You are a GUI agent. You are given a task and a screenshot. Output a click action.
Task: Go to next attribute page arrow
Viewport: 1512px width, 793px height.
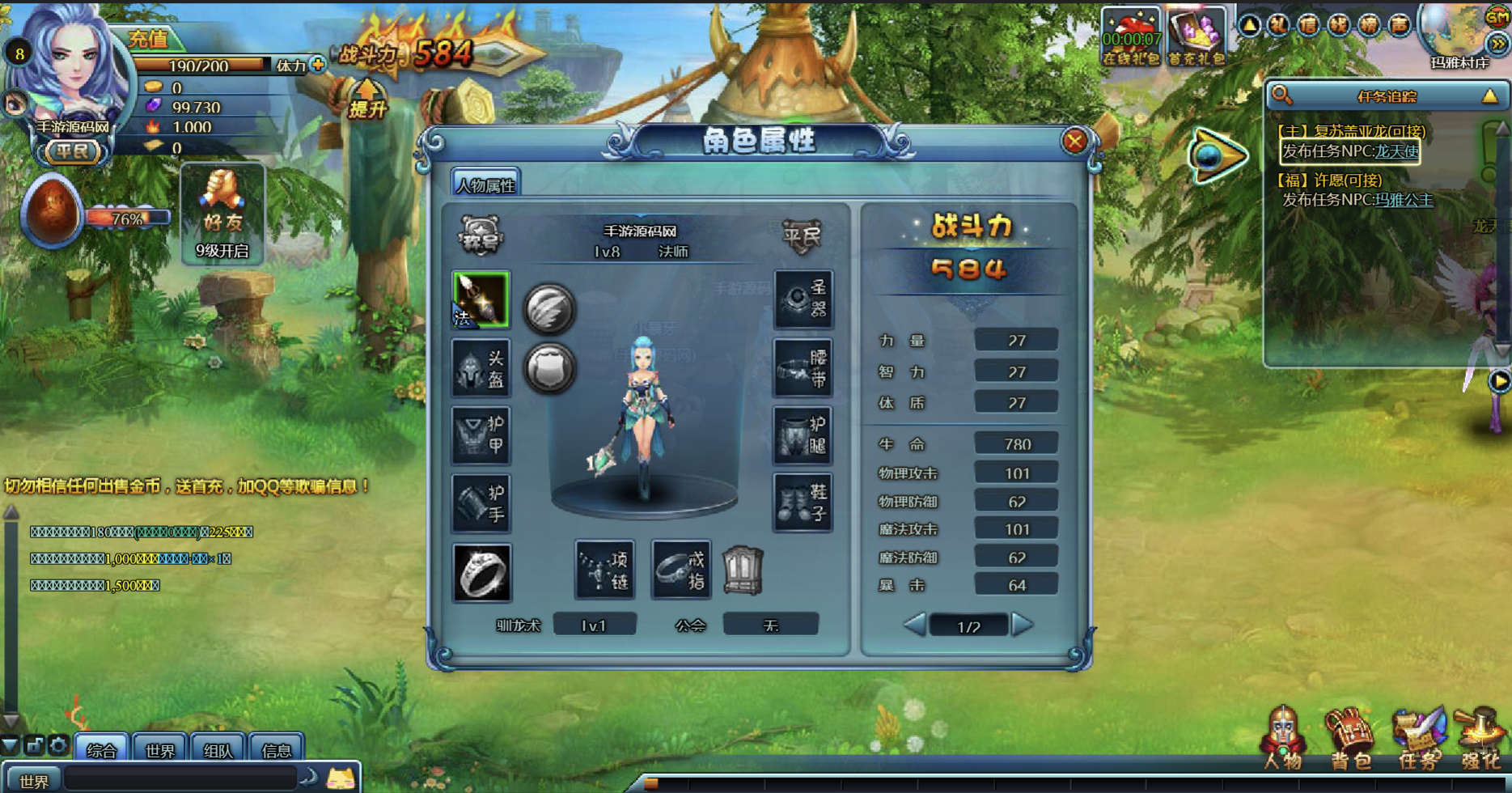[1023, 625]
